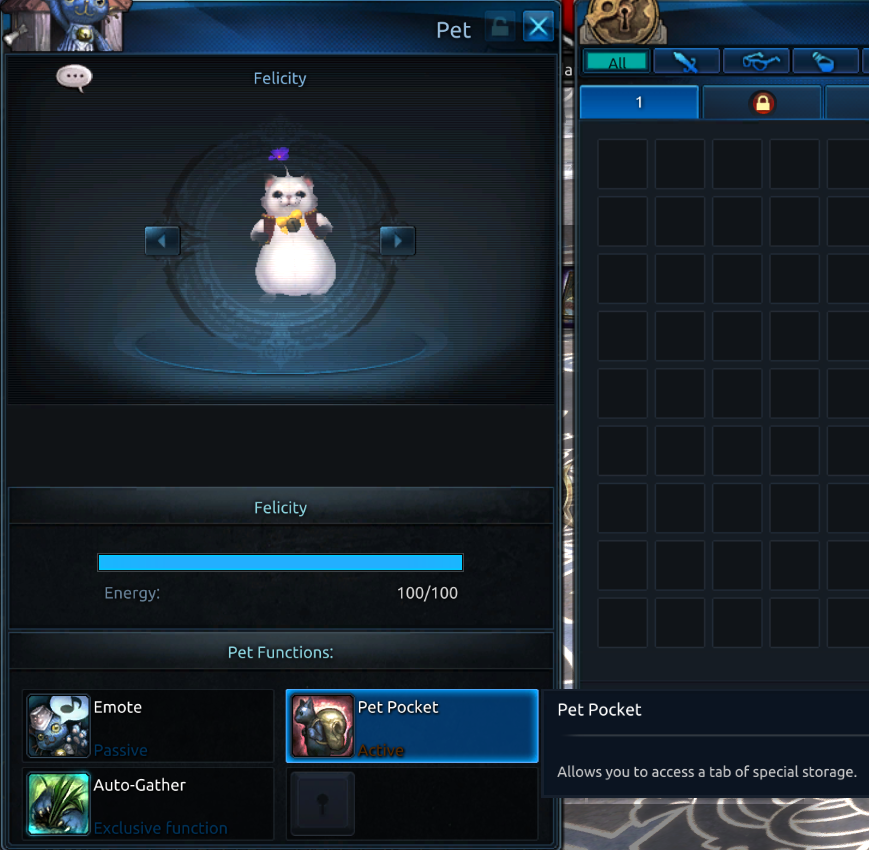This screenshot has width=869, height=850.
Task: Select the Emote pet function
Action: tap(148, 726)
